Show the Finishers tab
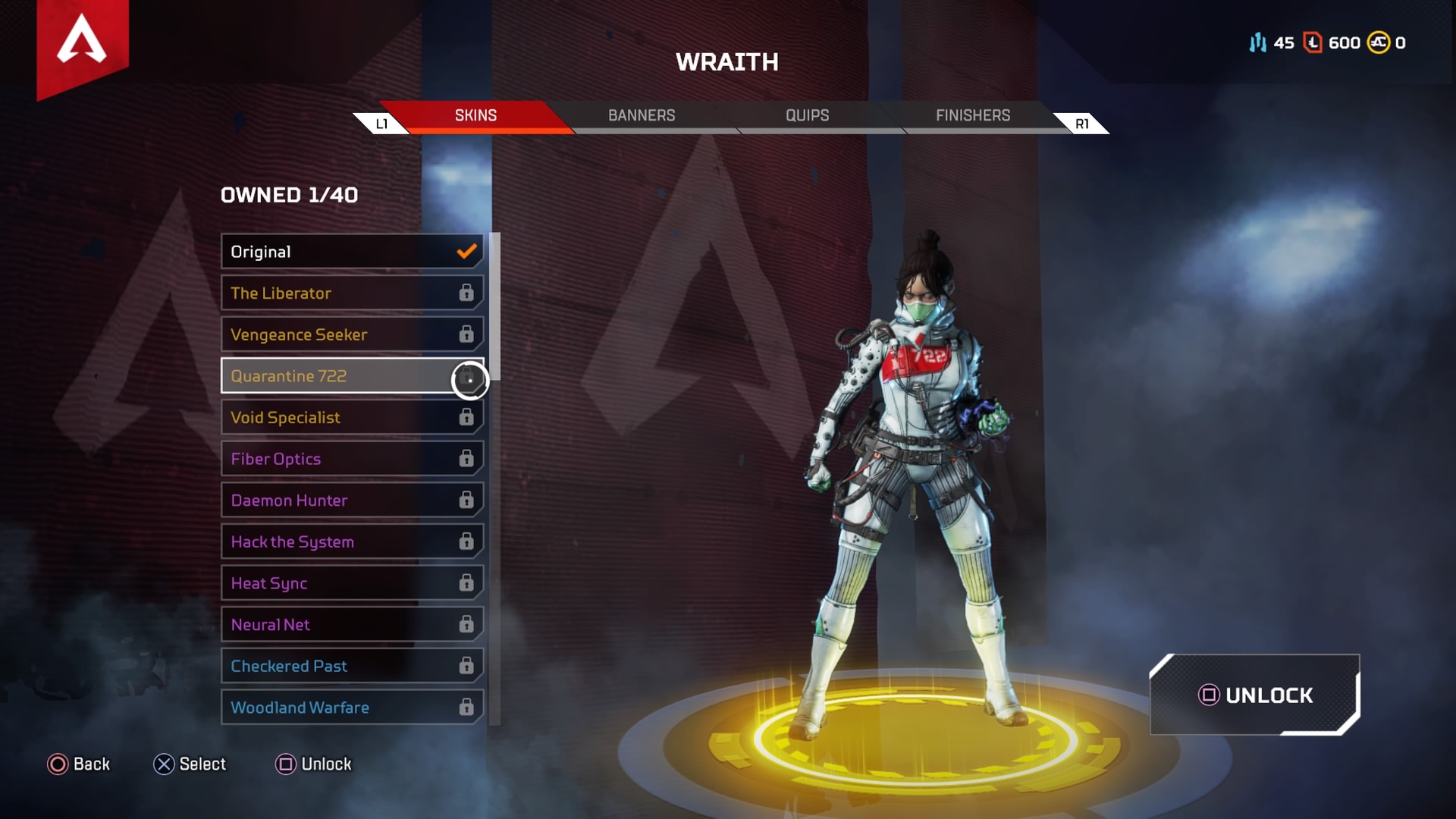Viewport: 1456px width, 819px height. click(972, 115)
